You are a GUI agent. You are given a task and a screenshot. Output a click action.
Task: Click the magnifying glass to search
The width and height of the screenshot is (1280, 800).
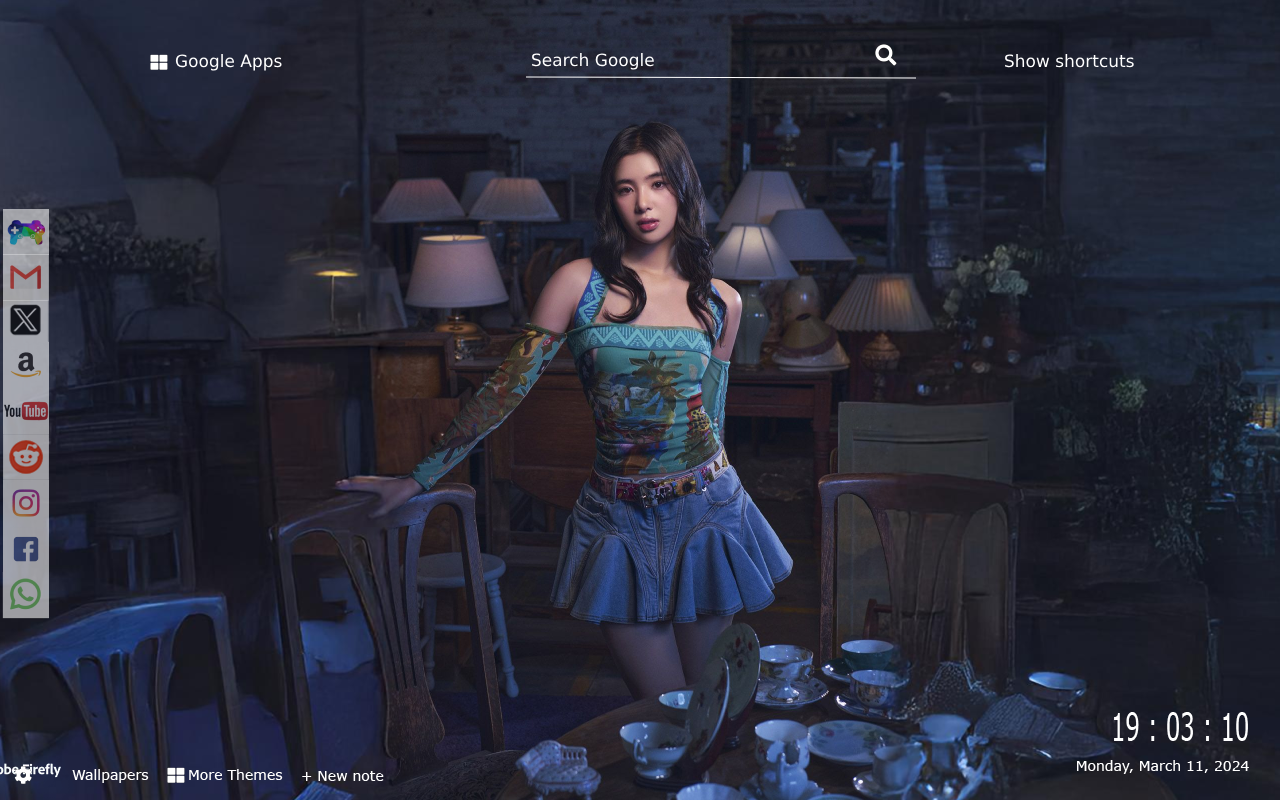(885, 55)
